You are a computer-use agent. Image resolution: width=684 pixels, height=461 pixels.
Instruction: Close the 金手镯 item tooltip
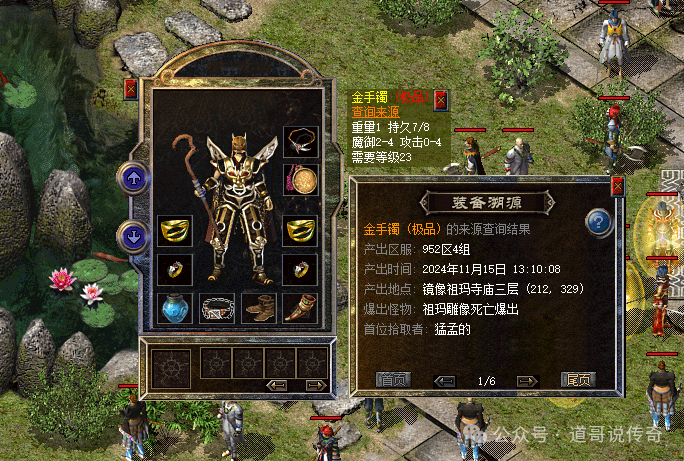441,100
